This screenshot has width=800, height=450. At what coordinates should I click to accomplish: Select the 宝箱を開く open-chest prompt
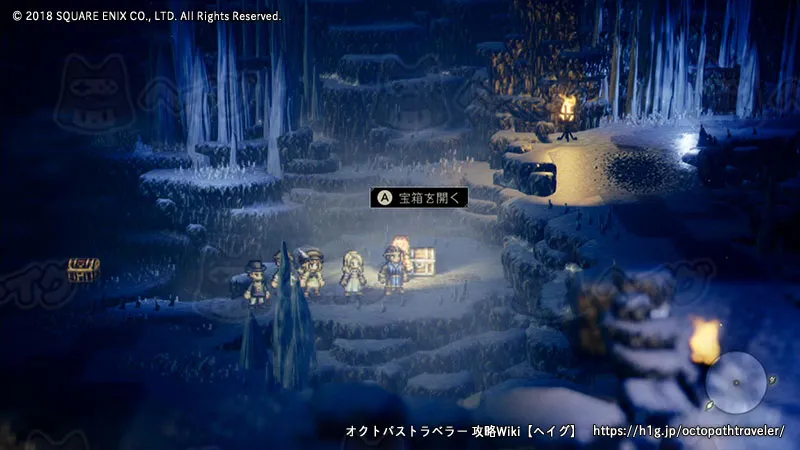tap(419, 198)
